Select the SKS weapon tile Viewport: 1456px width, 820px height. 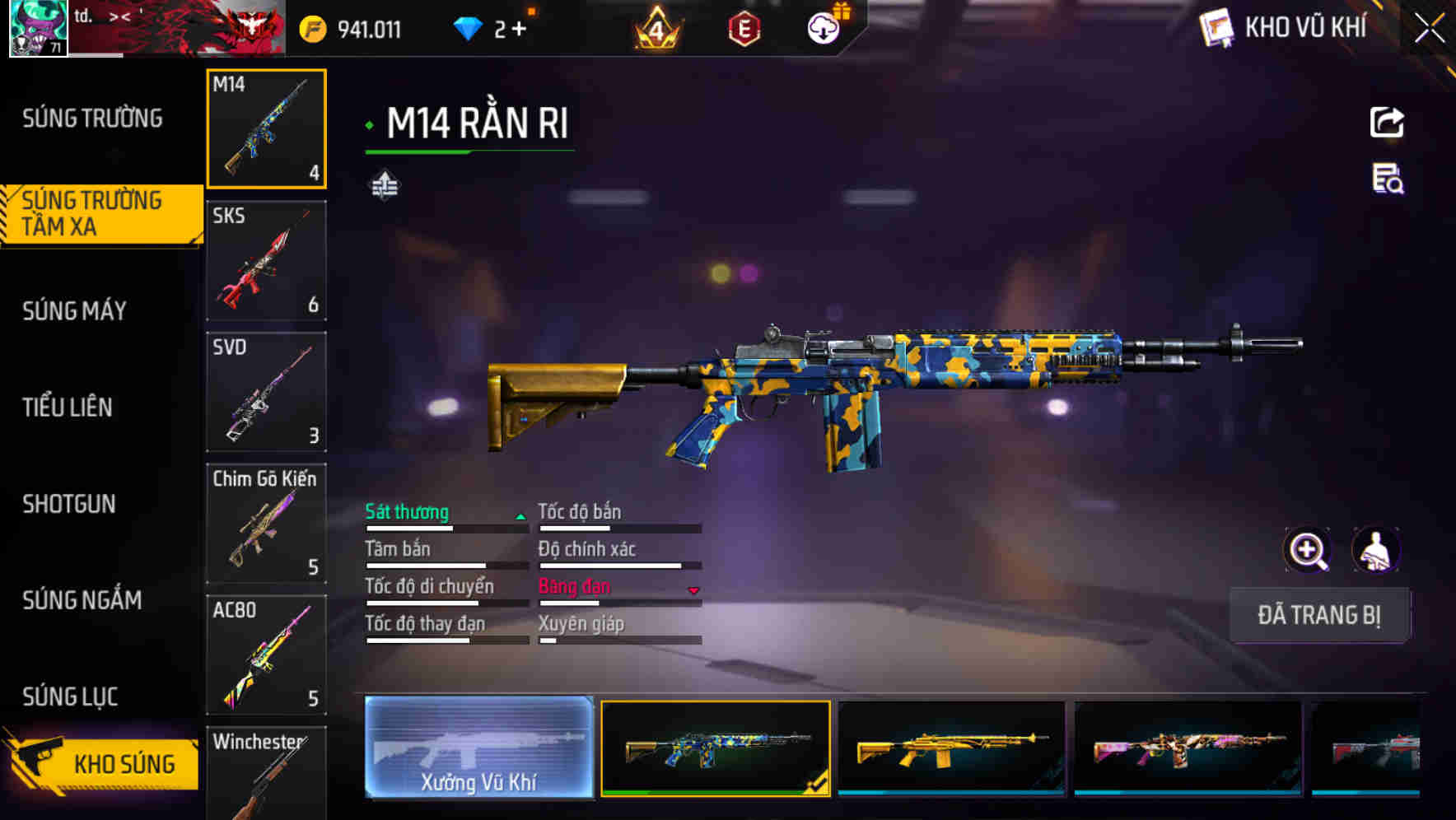[266, 261]
